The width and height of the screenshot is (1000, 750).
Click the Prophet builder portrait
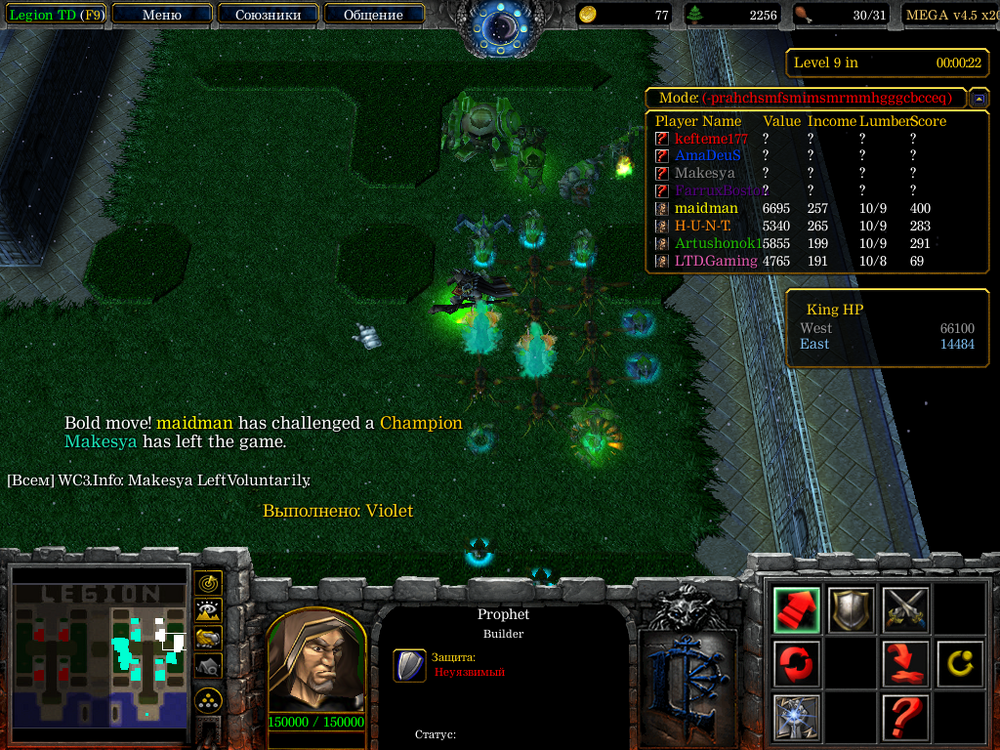(316, 658)
